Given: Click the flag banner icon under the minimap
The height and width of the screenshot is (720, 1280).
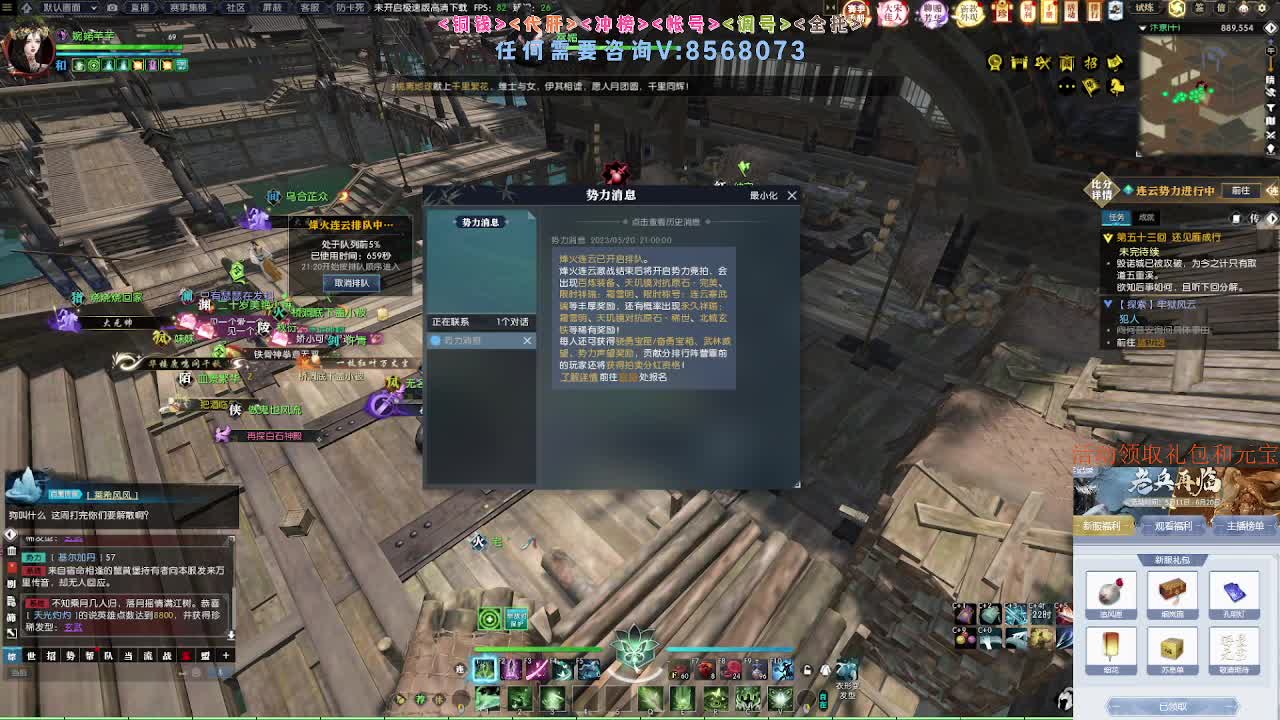Looking at the screenshot, I should tap(1090, 87).
